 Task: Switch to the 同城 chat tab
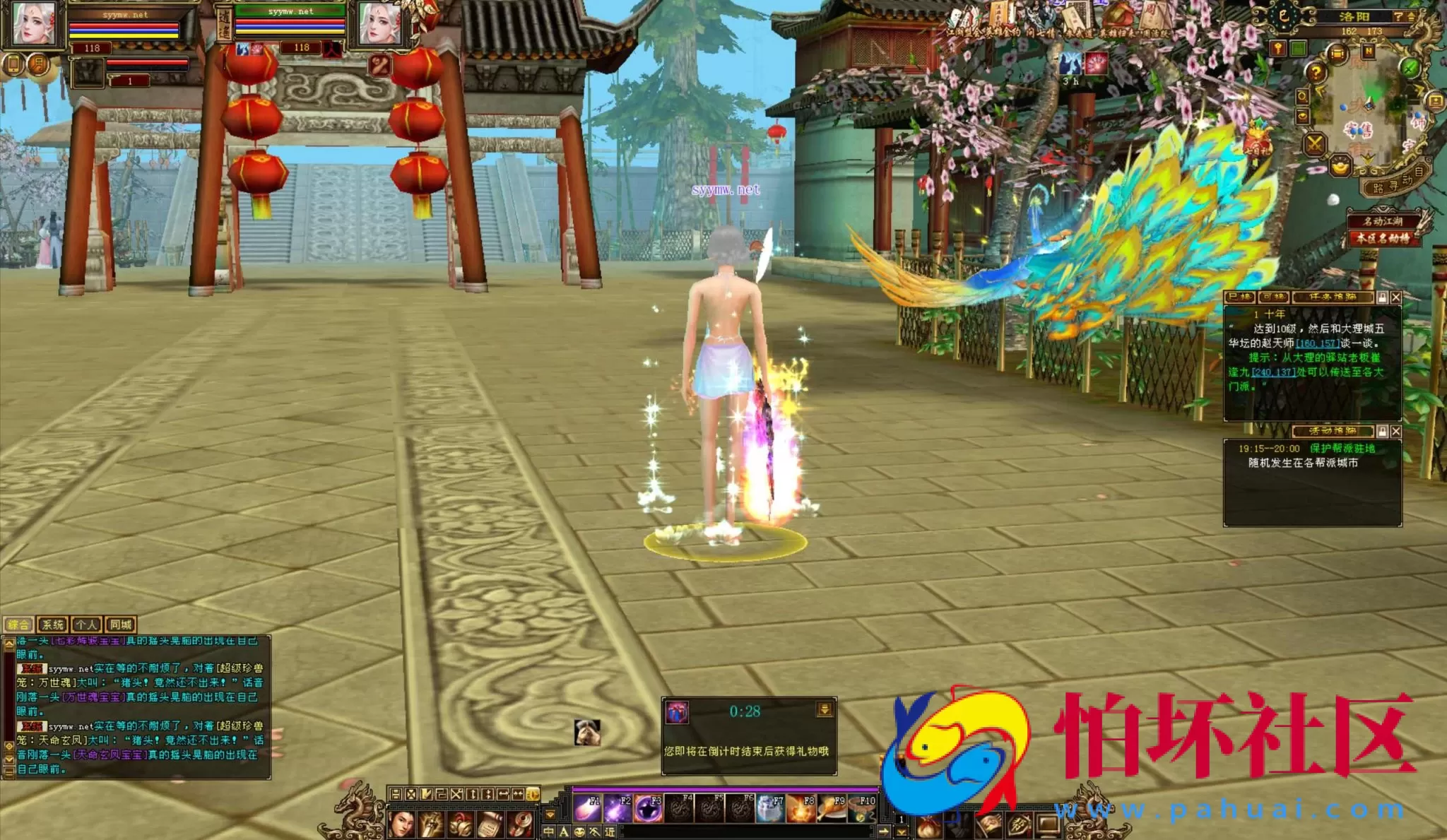click(121, 625)
